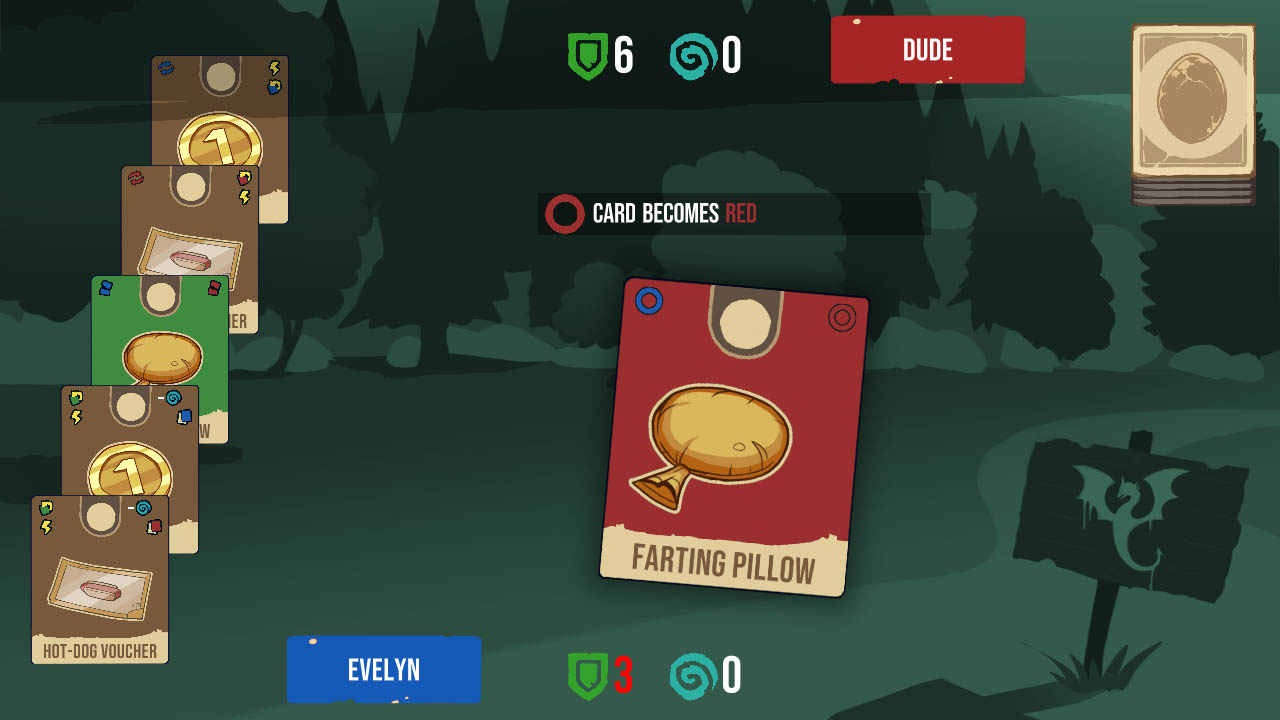Click the lightning bolt icon on the top coin card
This screenshot has width=1280, height=720.
274,66
